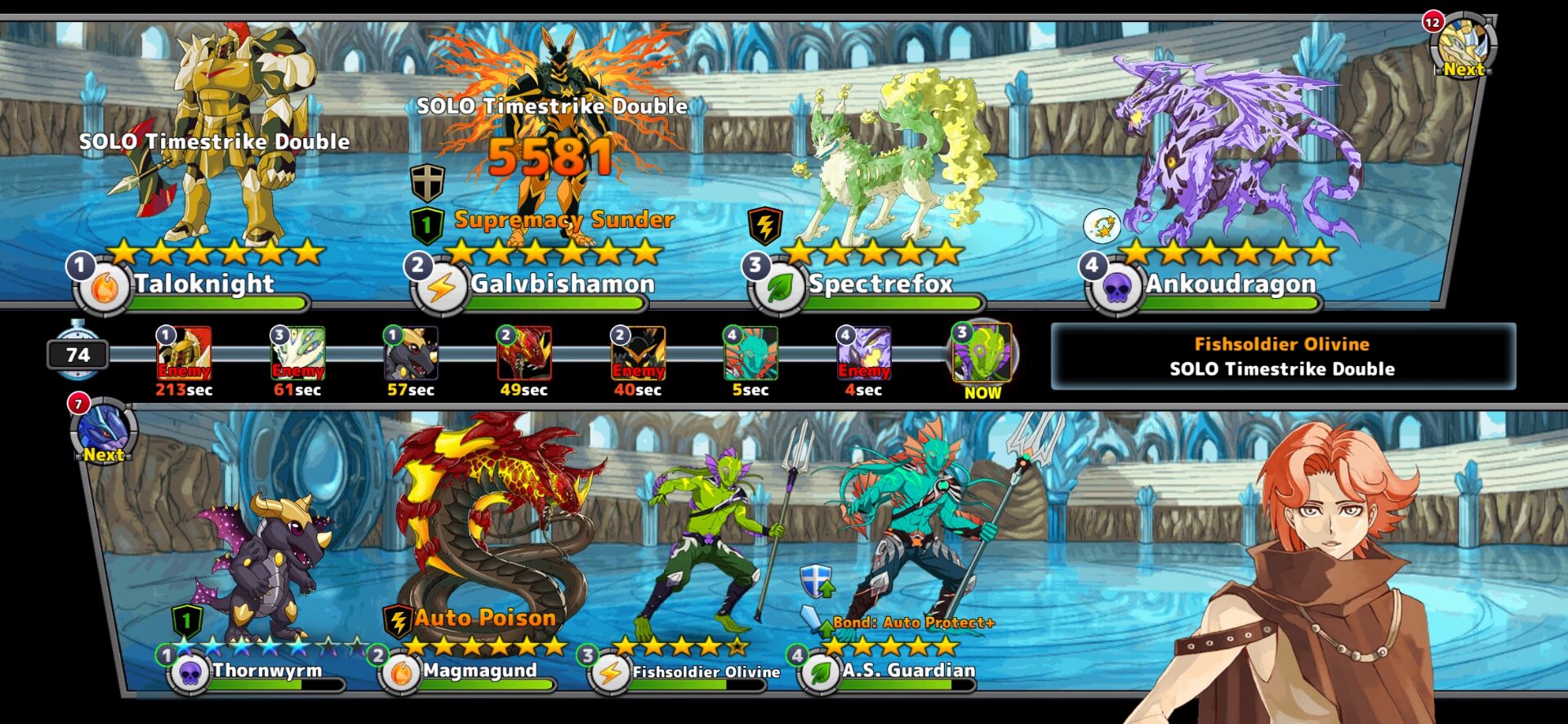Click the 213sec Taloknight turn portrait
Screen dimensions: 1568x724
point(185,354)
